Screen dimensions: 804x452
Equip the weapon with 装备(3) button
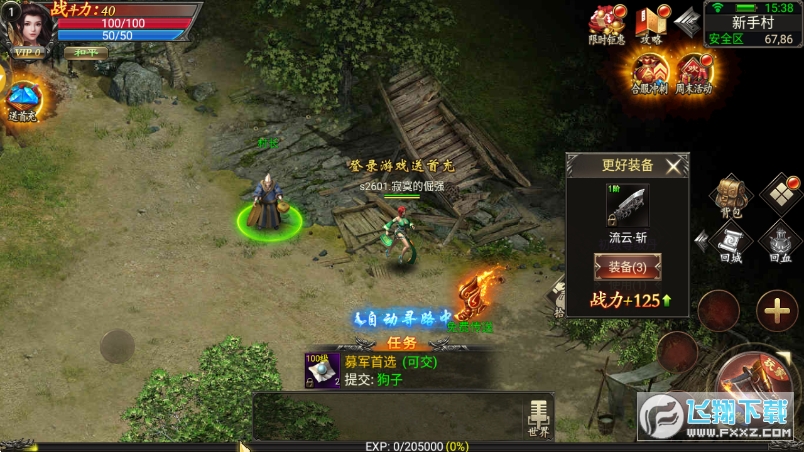627,267
